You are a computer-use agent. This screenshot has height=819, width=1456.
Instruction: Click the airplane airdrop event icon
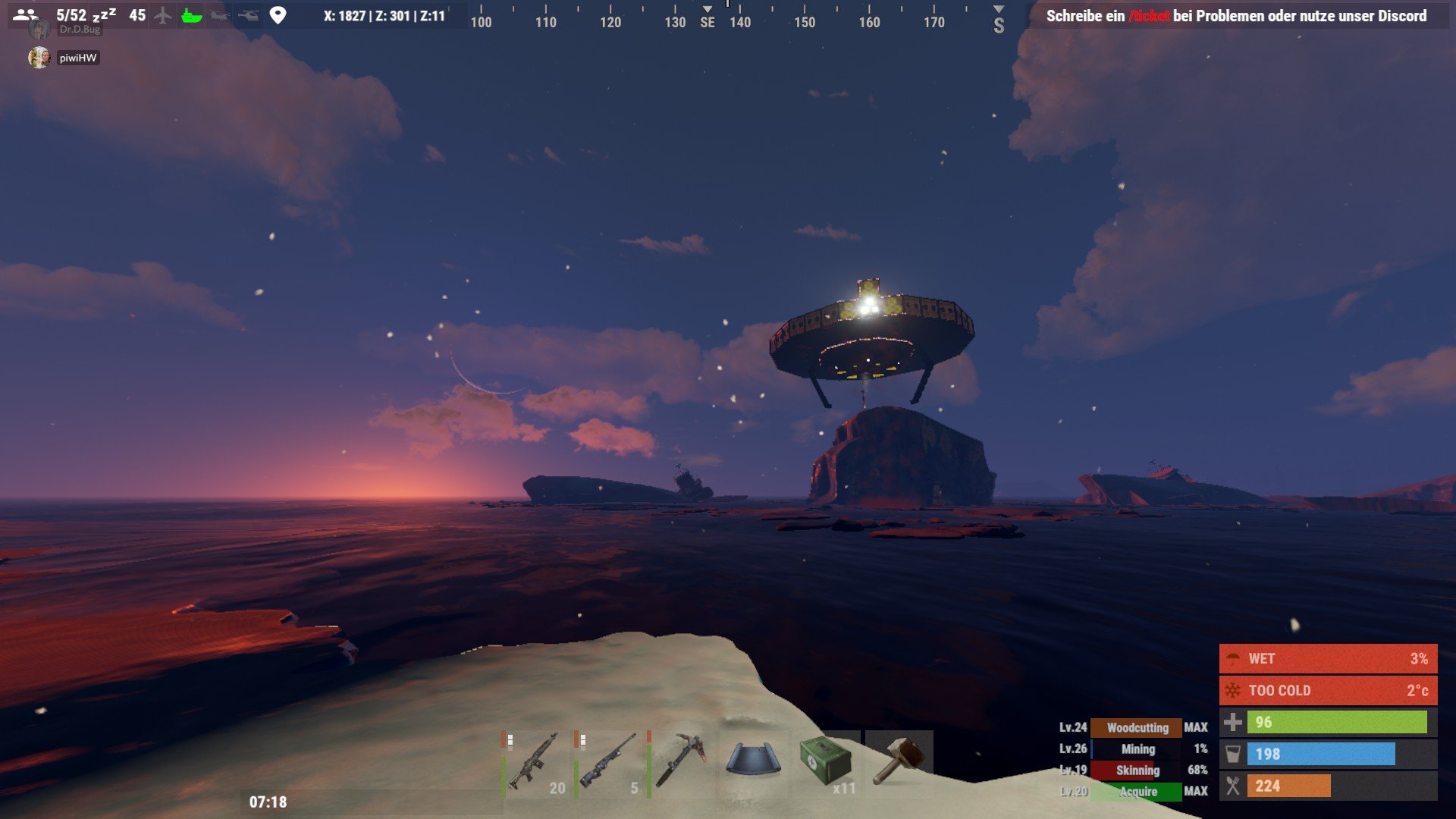point(163,16)
